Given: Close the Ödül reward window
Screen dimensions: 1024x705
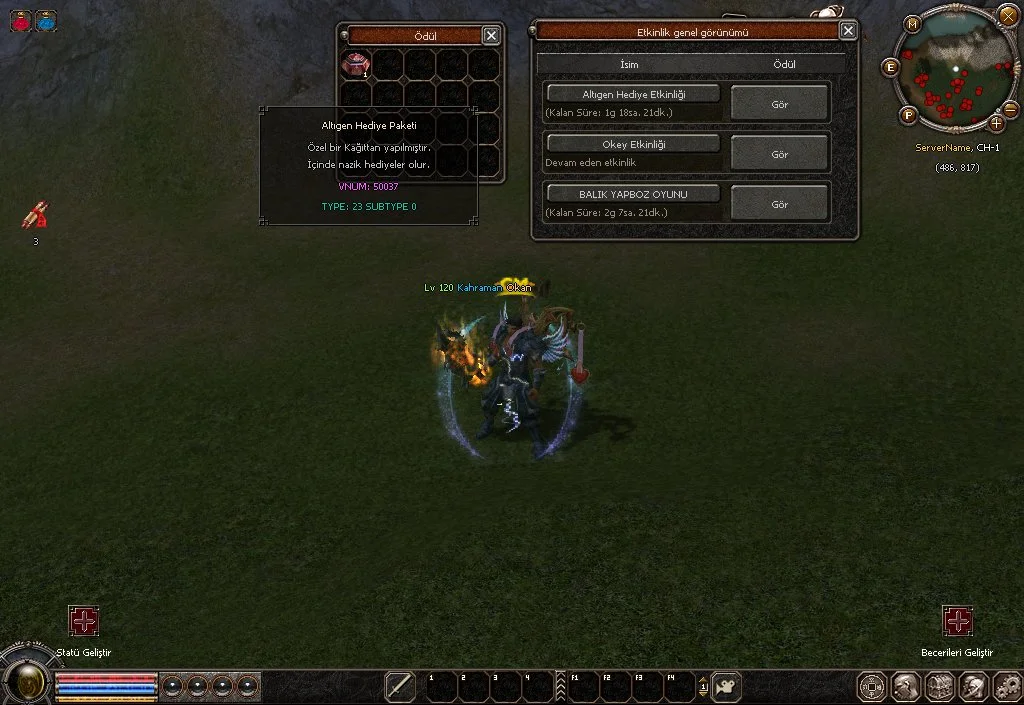Looking at the screenshot, I should click(x=491, y=35).
